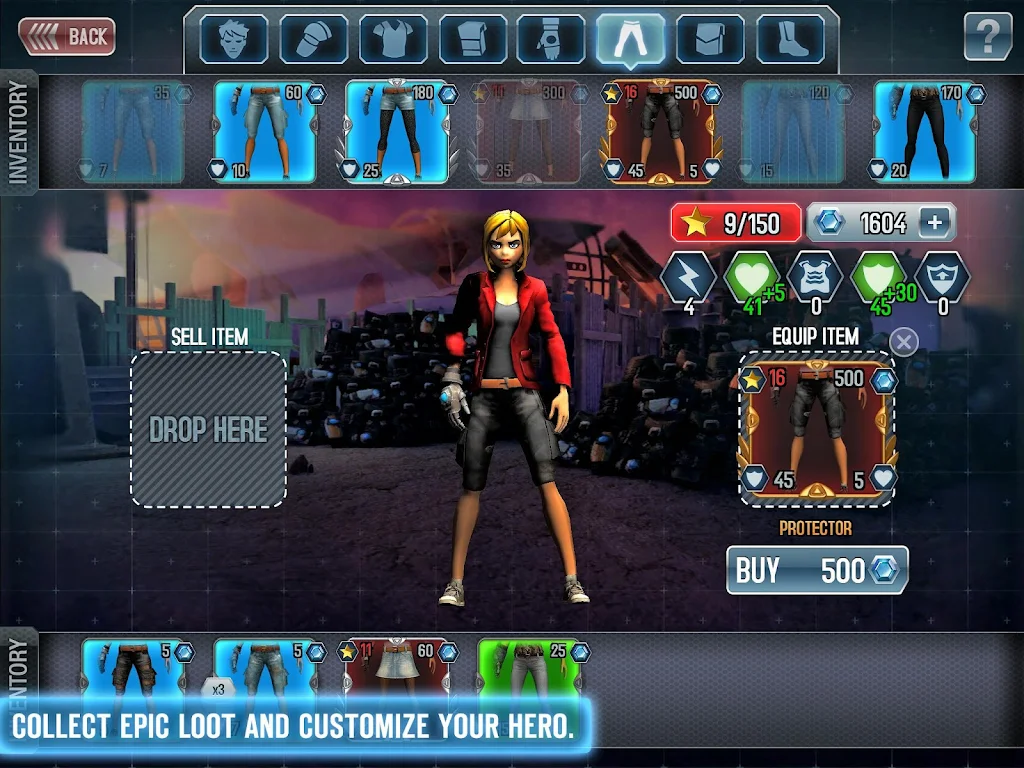Select the 60-gem denim shorts in shop
This screenshot has height=768, width=1024.
[265, 131]
